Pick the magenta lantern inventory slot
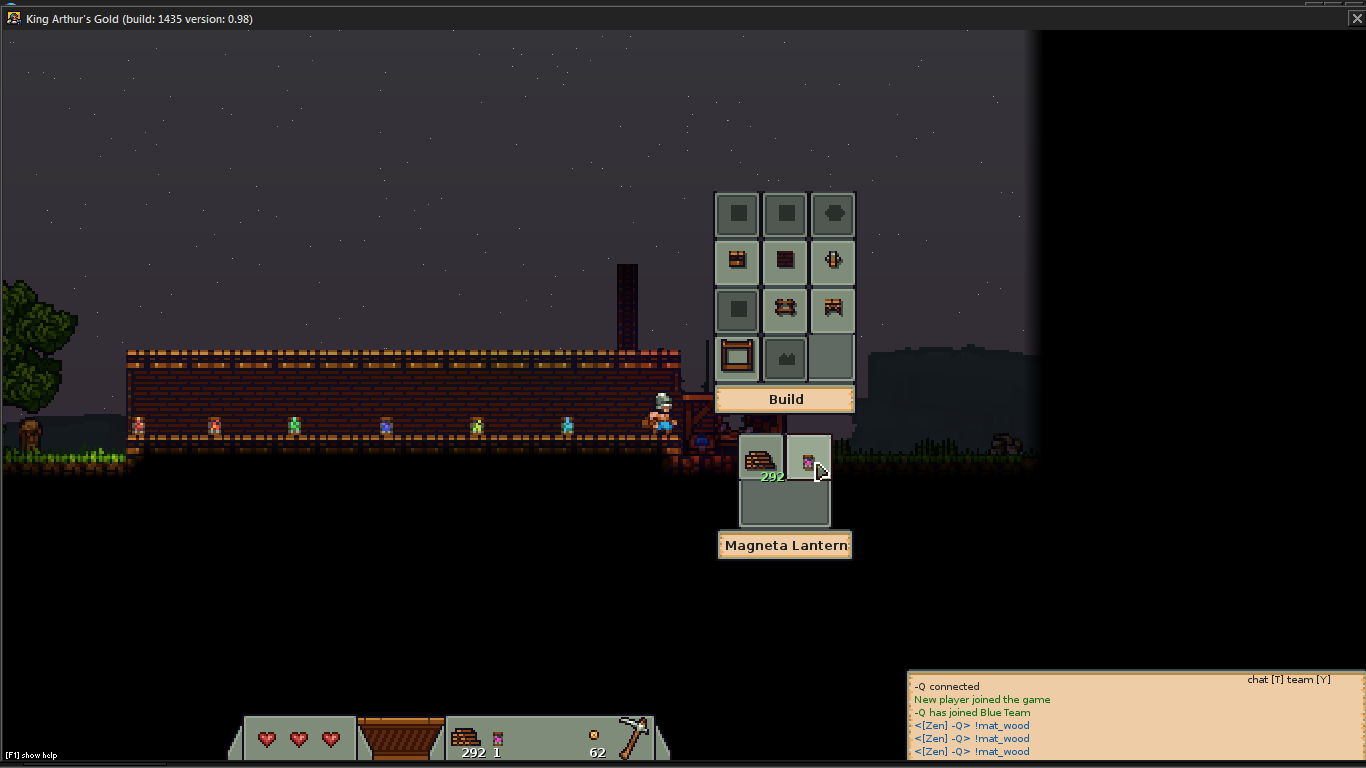The width and height of the screenshot is (1366, 768). point(809,459)
